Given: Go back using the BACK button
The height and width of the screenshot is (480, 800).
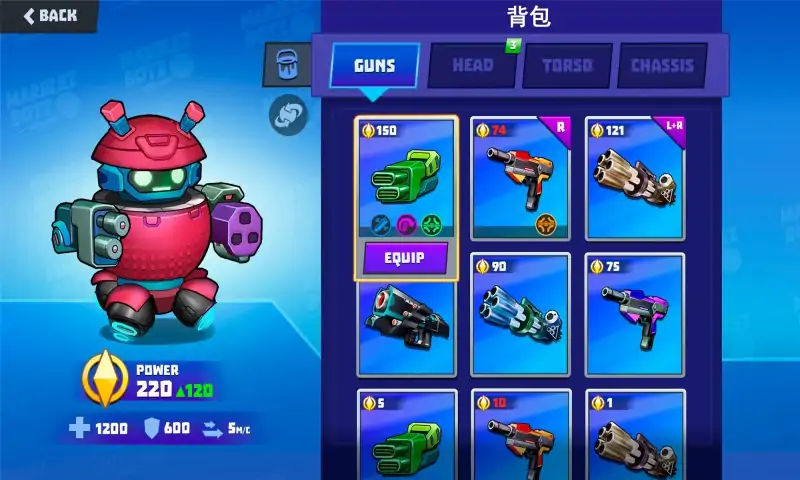Looking at the screenshot, I should pyautogui.click(x=48, y=15).
